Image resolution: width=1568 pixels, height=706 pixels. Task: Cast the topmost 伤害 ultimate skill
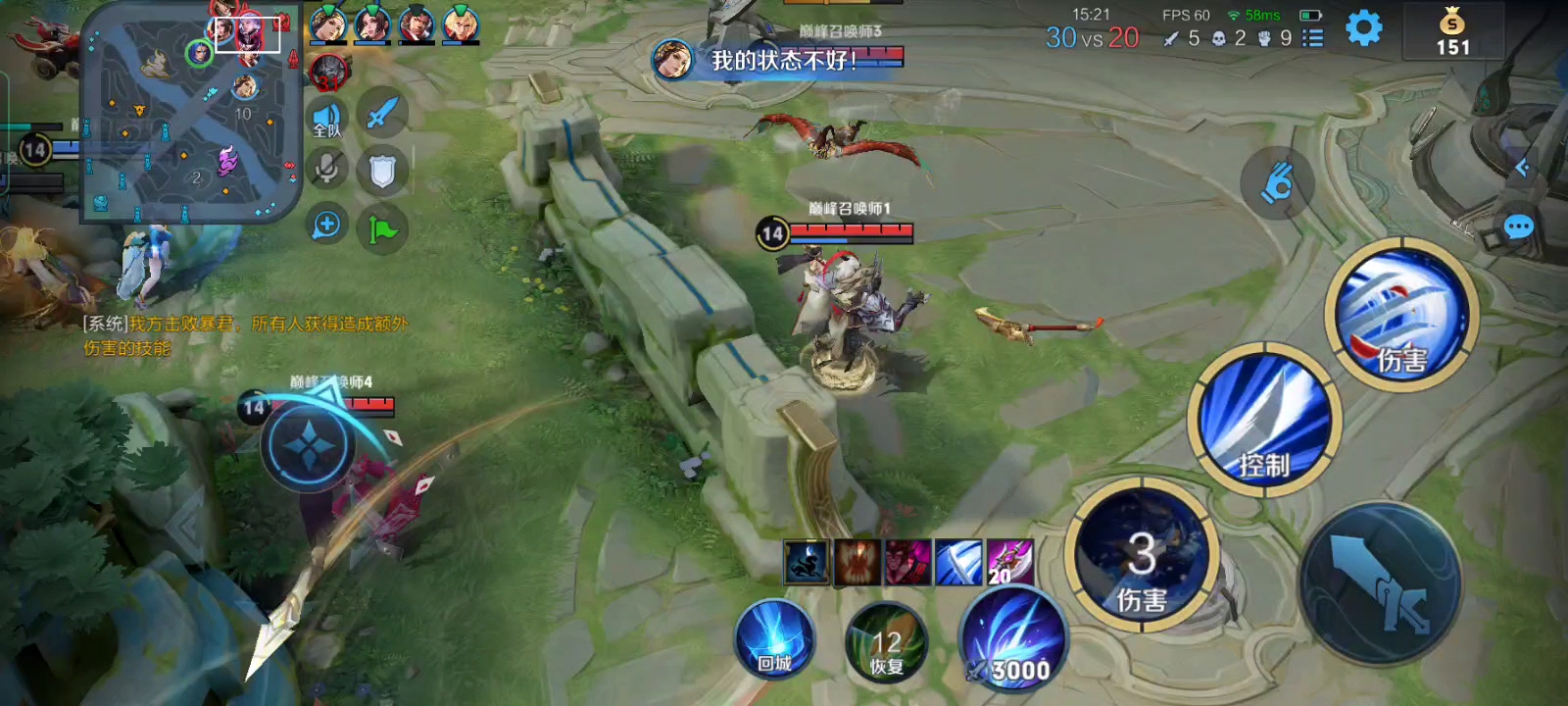pos(1402,314)
